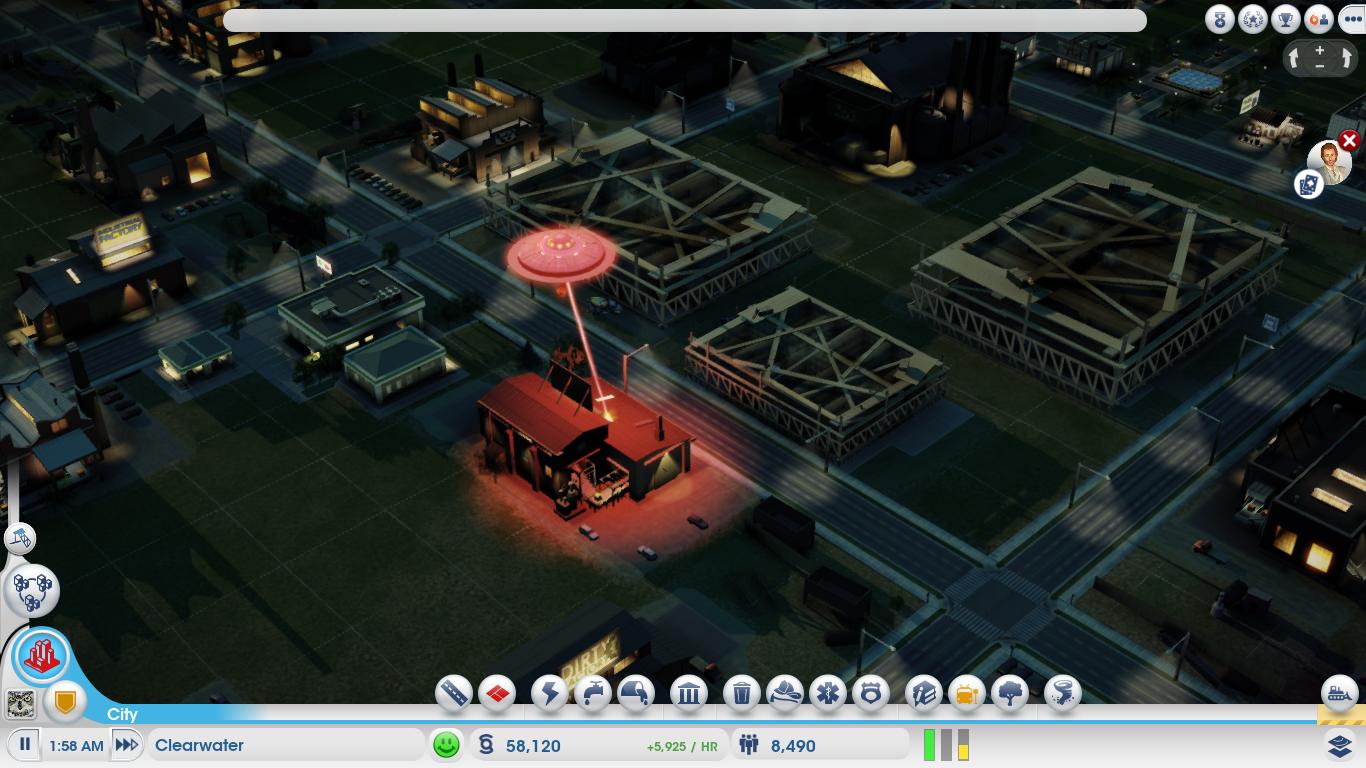This screenshot has width=1366, height=768.
Task: Open the Water faucet menu
Action: [593, 692]
